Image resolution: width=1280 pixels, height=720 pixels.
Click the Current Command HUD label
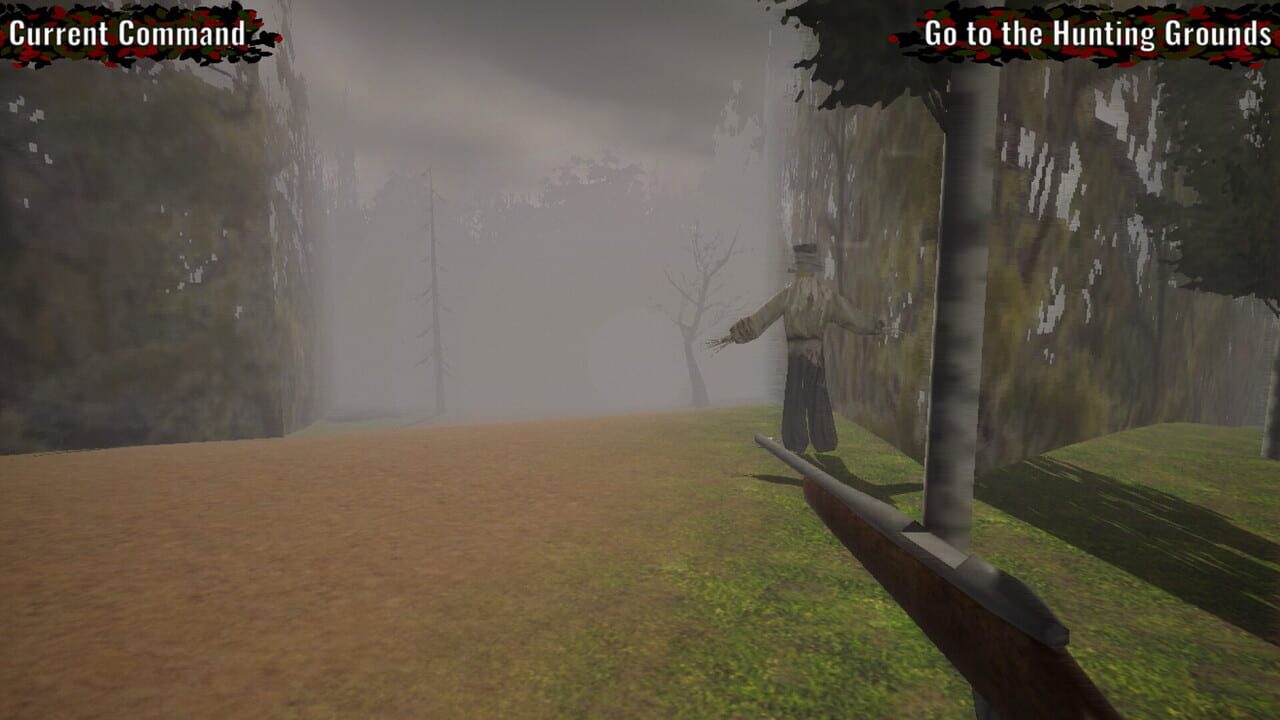coord(125,32)
